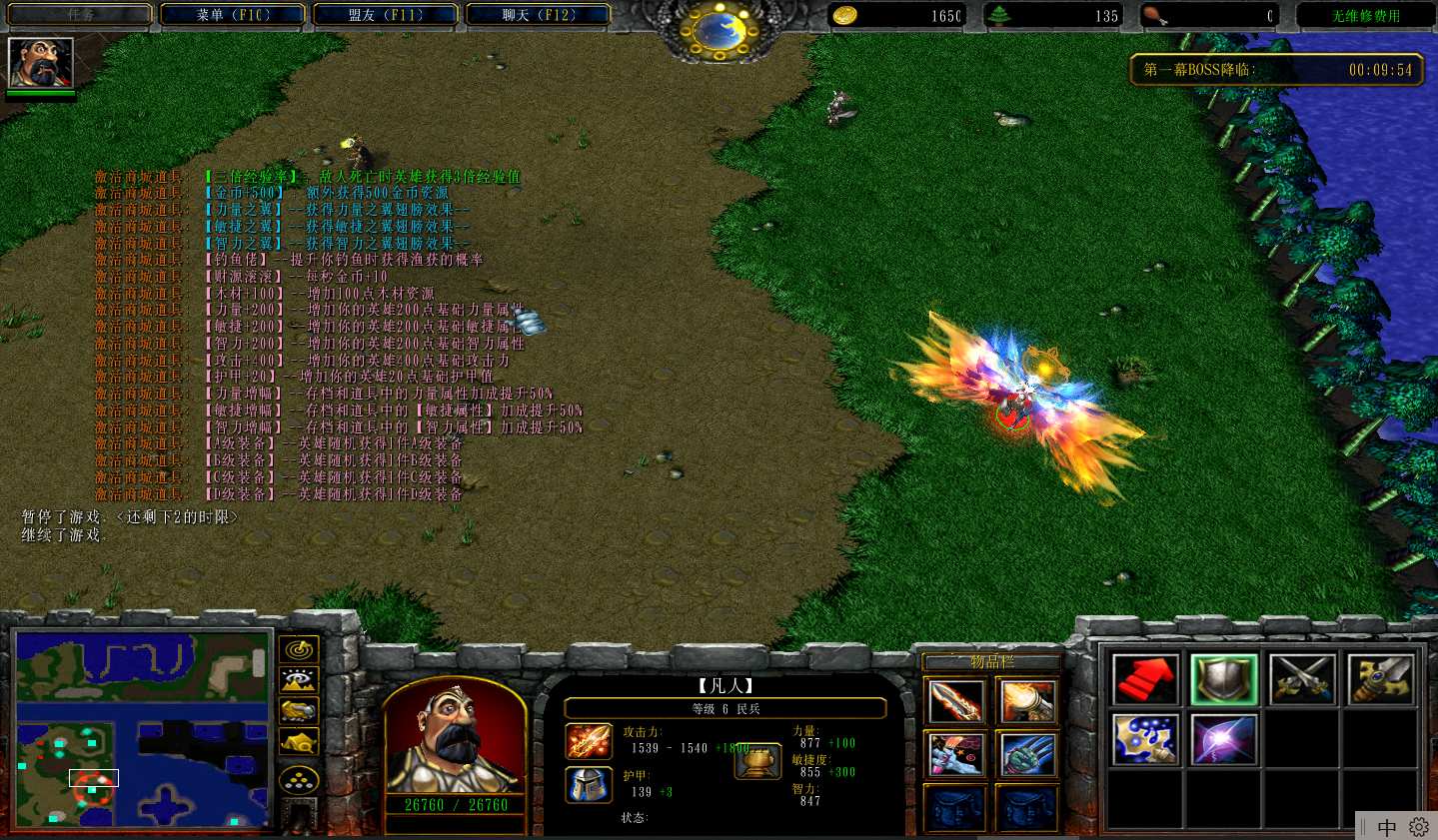Choose the crossed swords attack command

pyautogui.click(x=1302, y=680)
